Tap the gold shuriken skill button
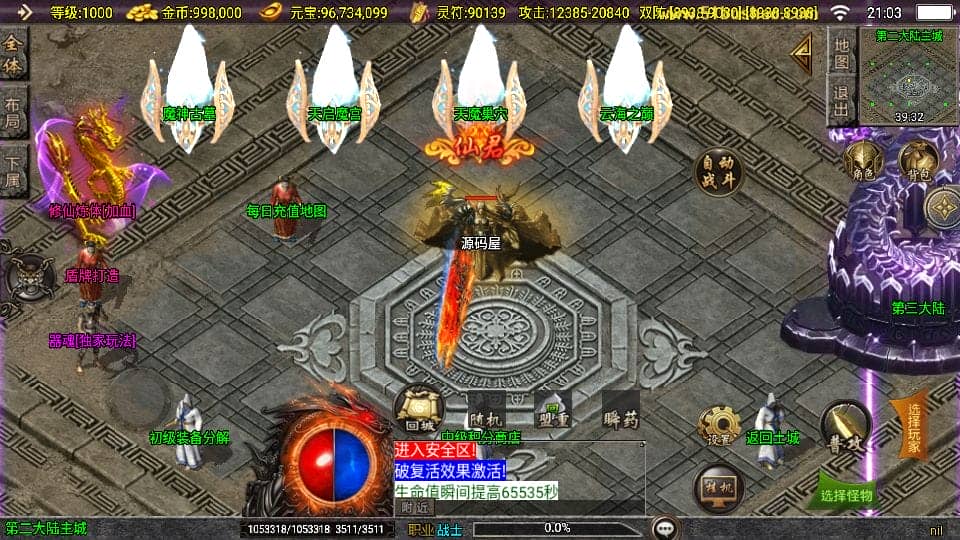Screen dimensions: 960x540 943,208
